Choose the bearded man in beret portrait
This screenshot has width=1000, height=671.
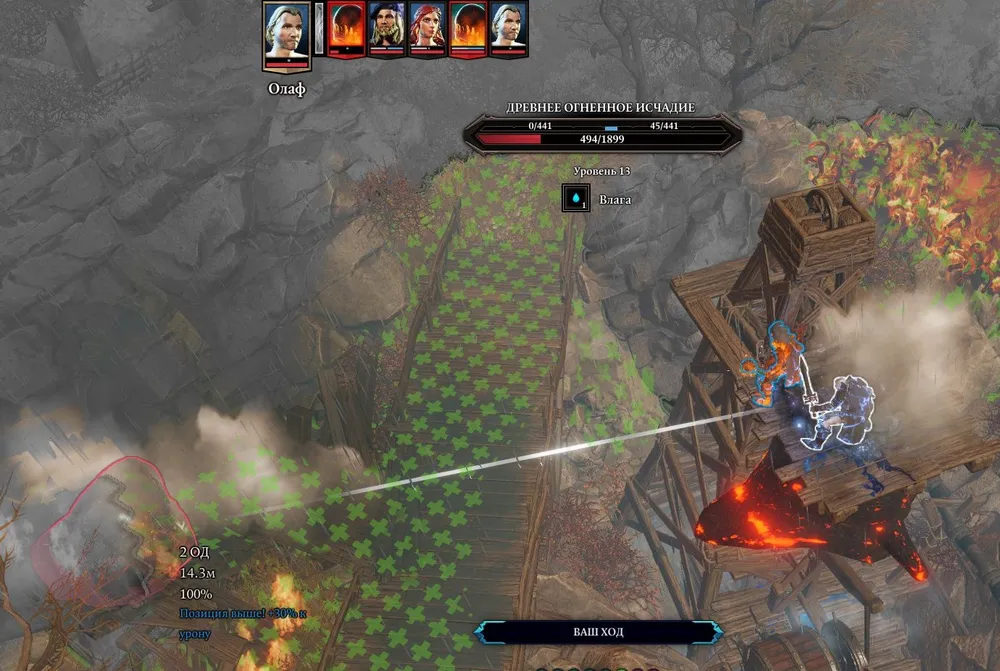[385, 27]
